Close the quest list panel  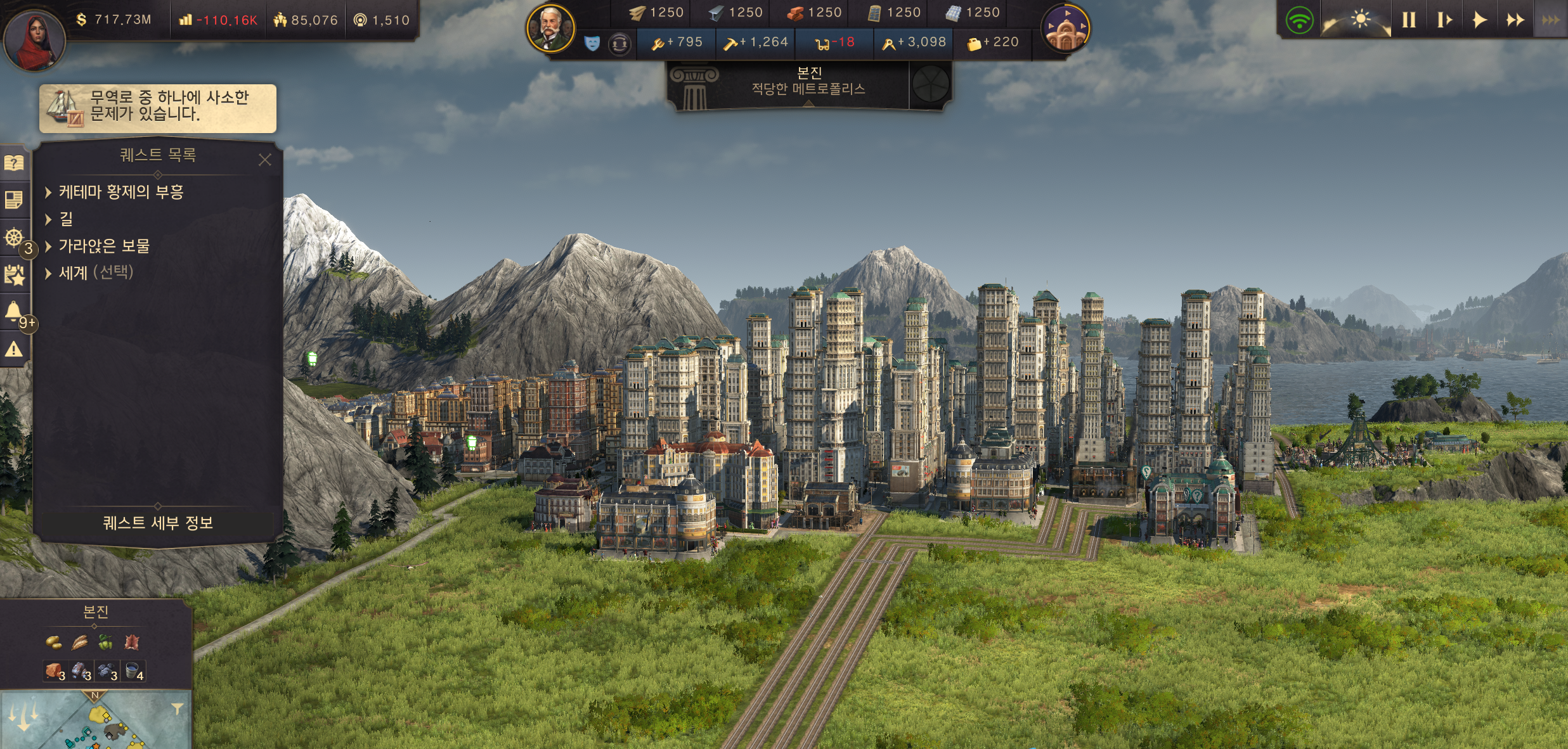pyautogui.click(x=265, y=160)
